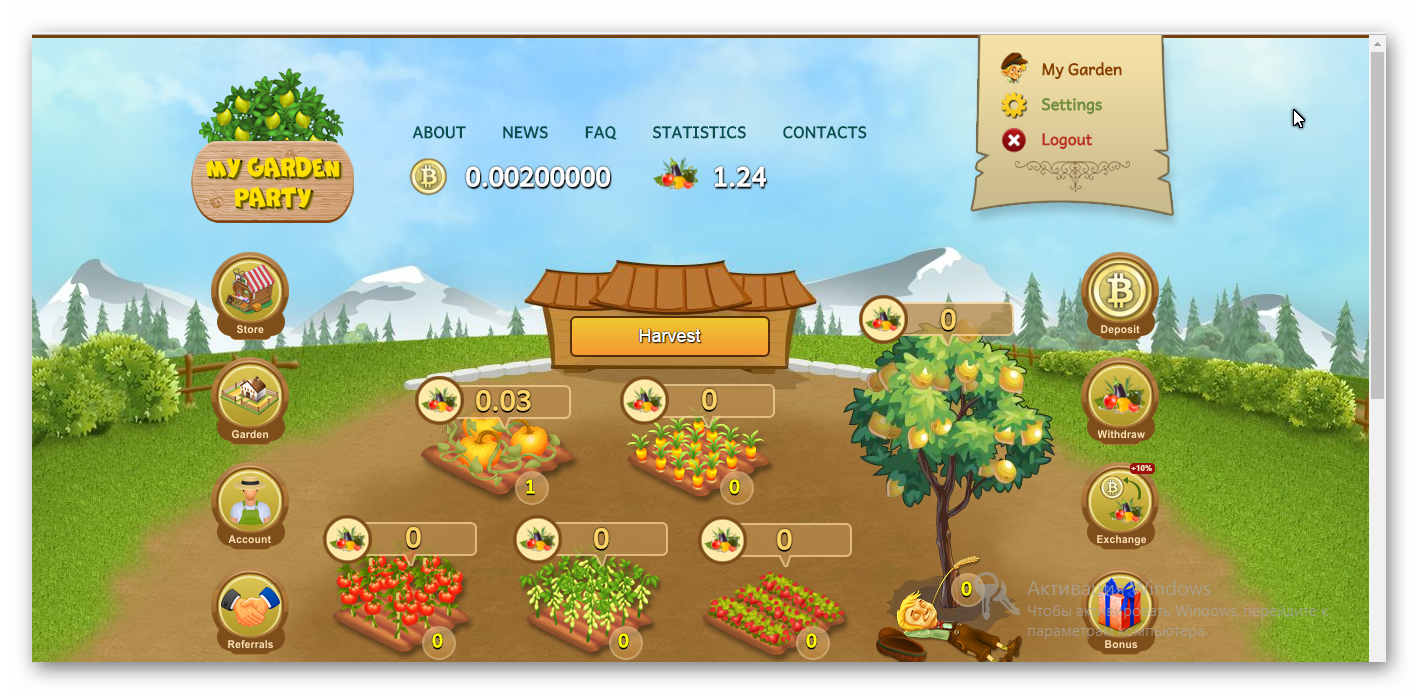Open the Store
Screen dimensions: 1418x694
(250, 292)
